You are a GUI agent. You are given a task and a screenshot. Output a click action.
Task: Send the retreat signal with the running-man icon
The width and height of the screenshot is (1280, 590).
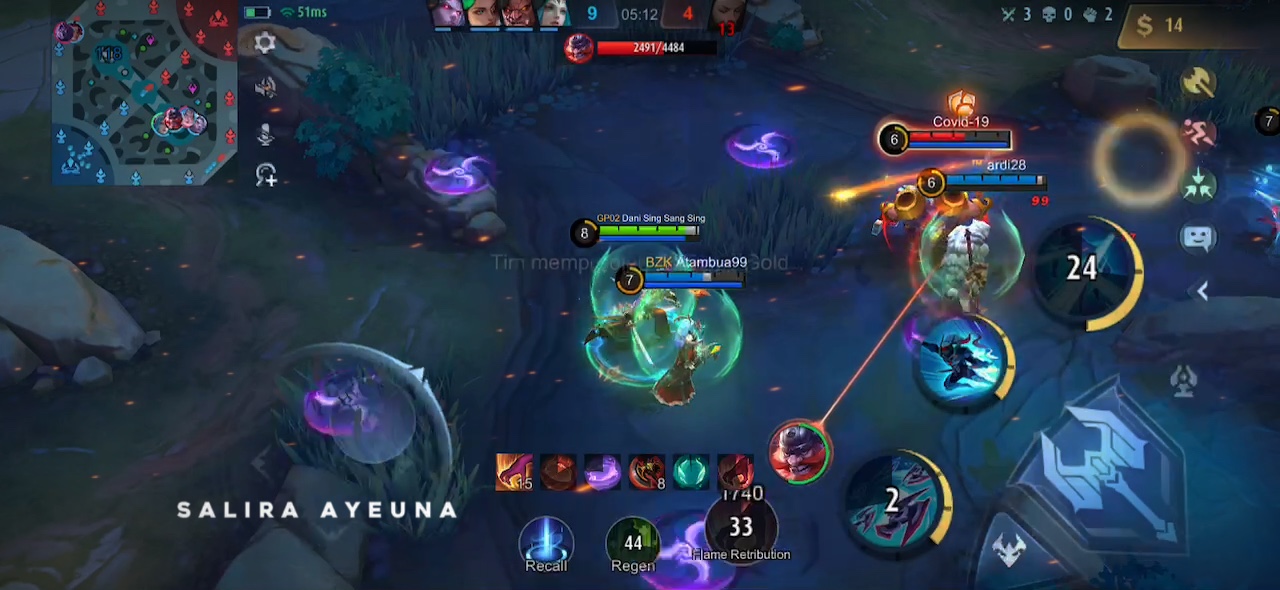1198,132
